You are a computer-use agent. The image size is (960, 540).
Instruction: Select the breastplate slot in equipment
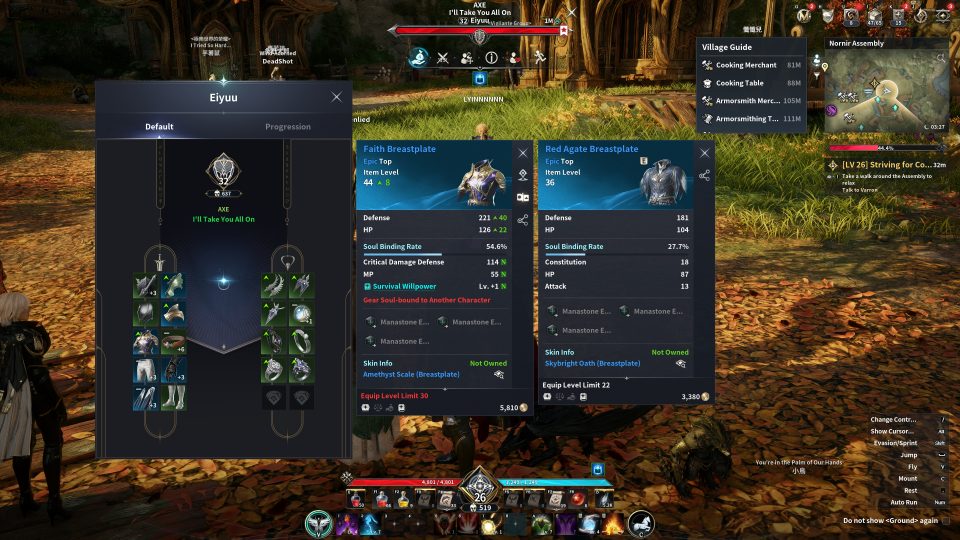(146, 342)
